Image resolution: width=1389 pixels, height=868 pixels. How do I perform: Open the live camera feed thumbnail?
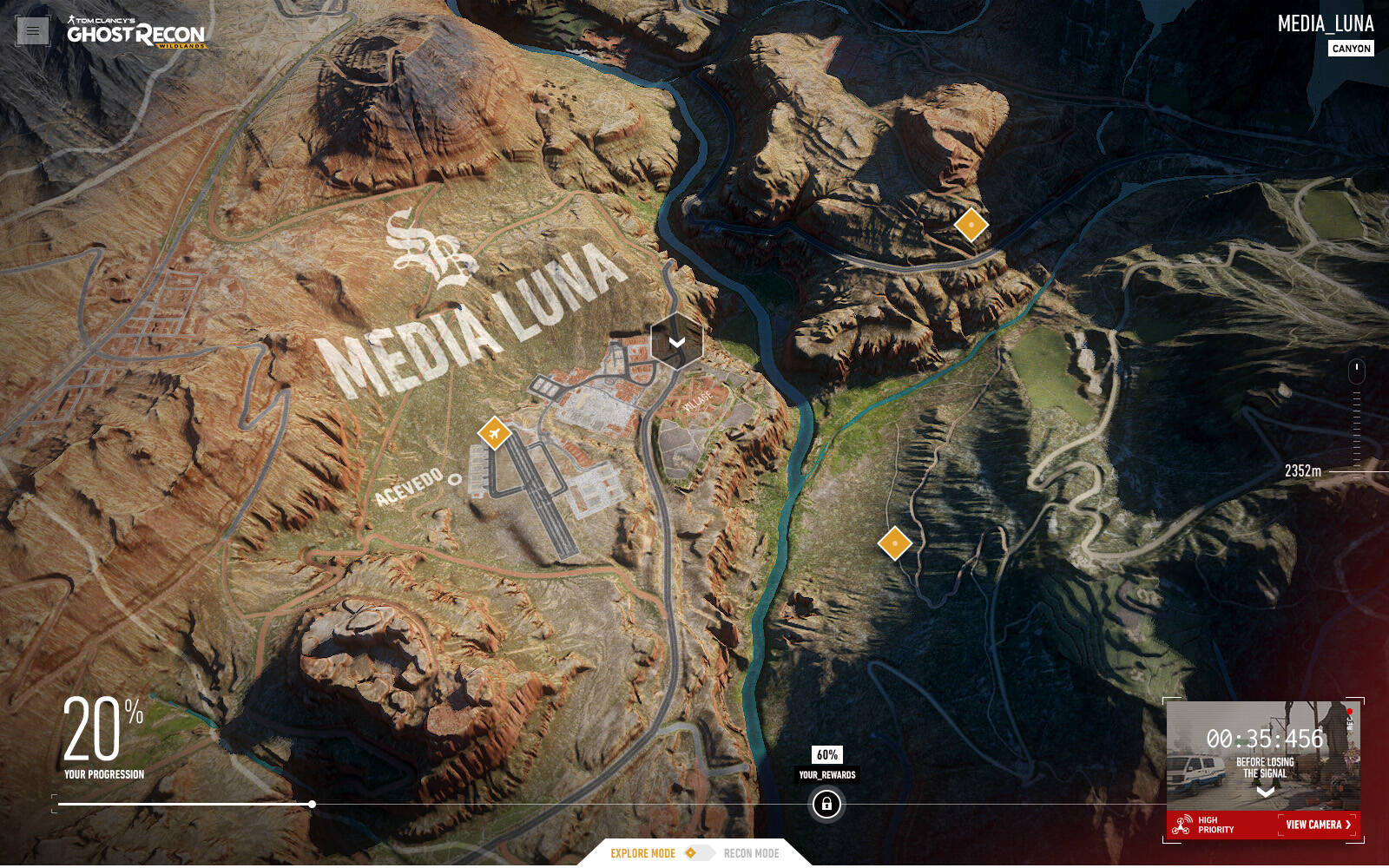point(1263,753)
